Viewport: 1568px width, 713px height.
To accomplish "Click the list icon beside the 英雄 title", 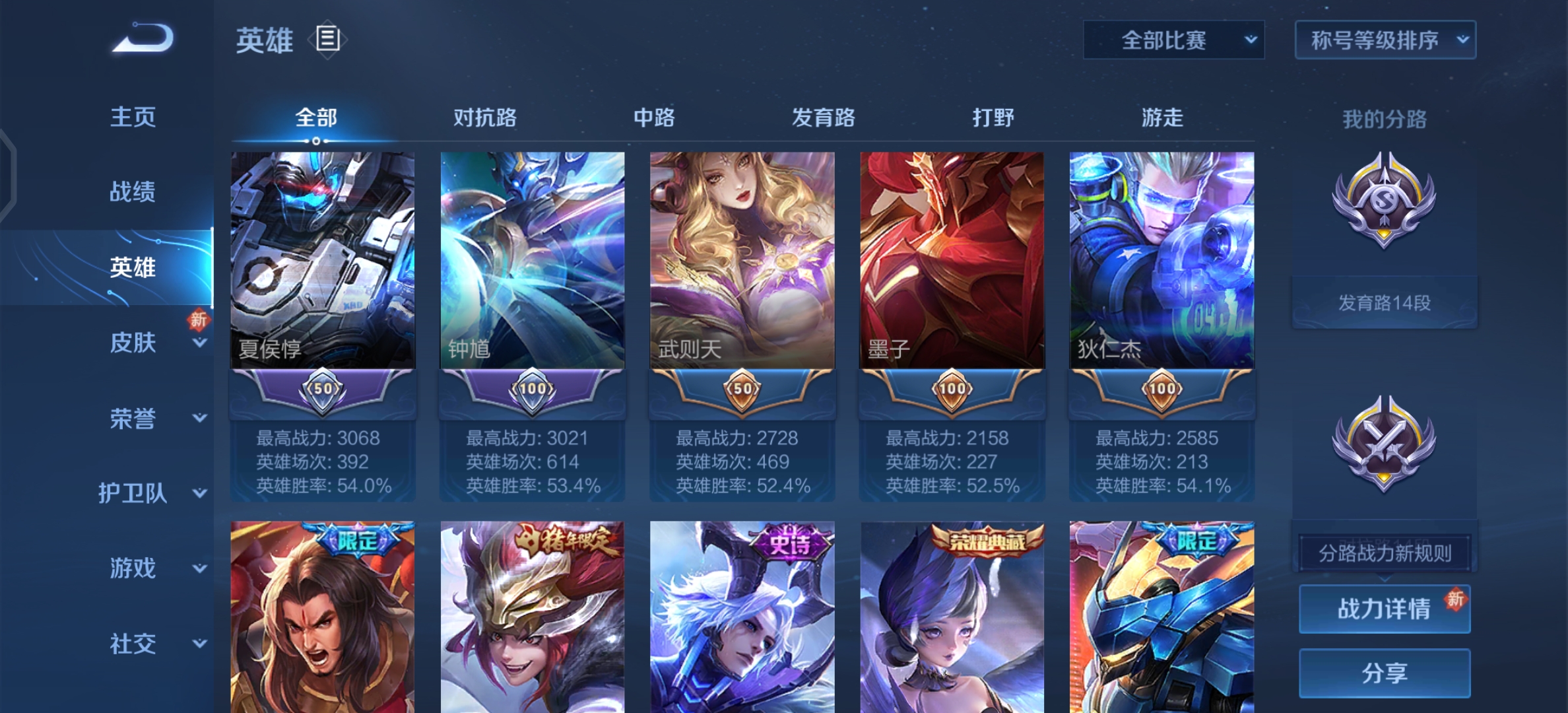I will (328, 40).
